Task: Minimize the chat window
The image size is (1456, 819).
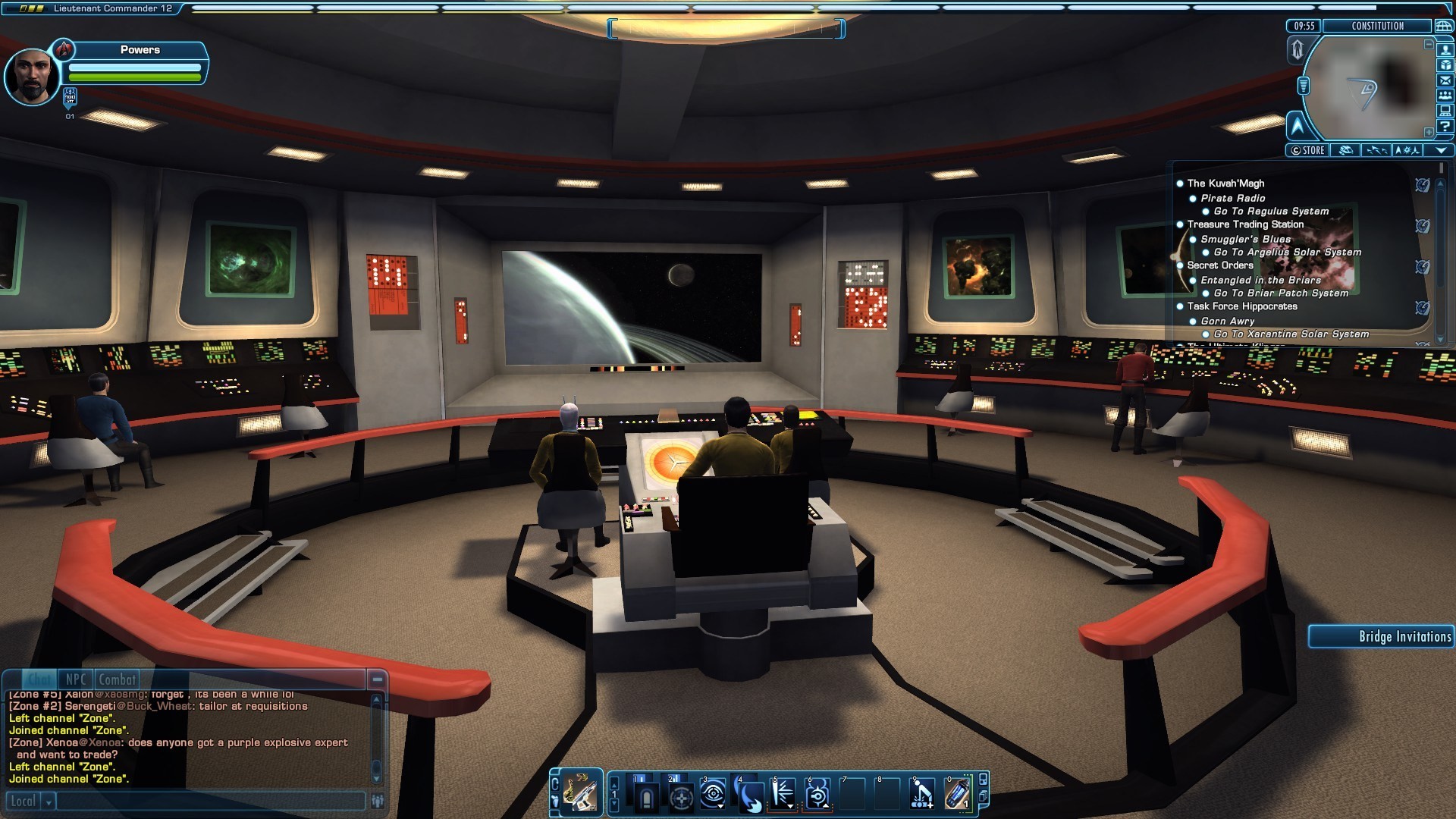Action: 377,679
